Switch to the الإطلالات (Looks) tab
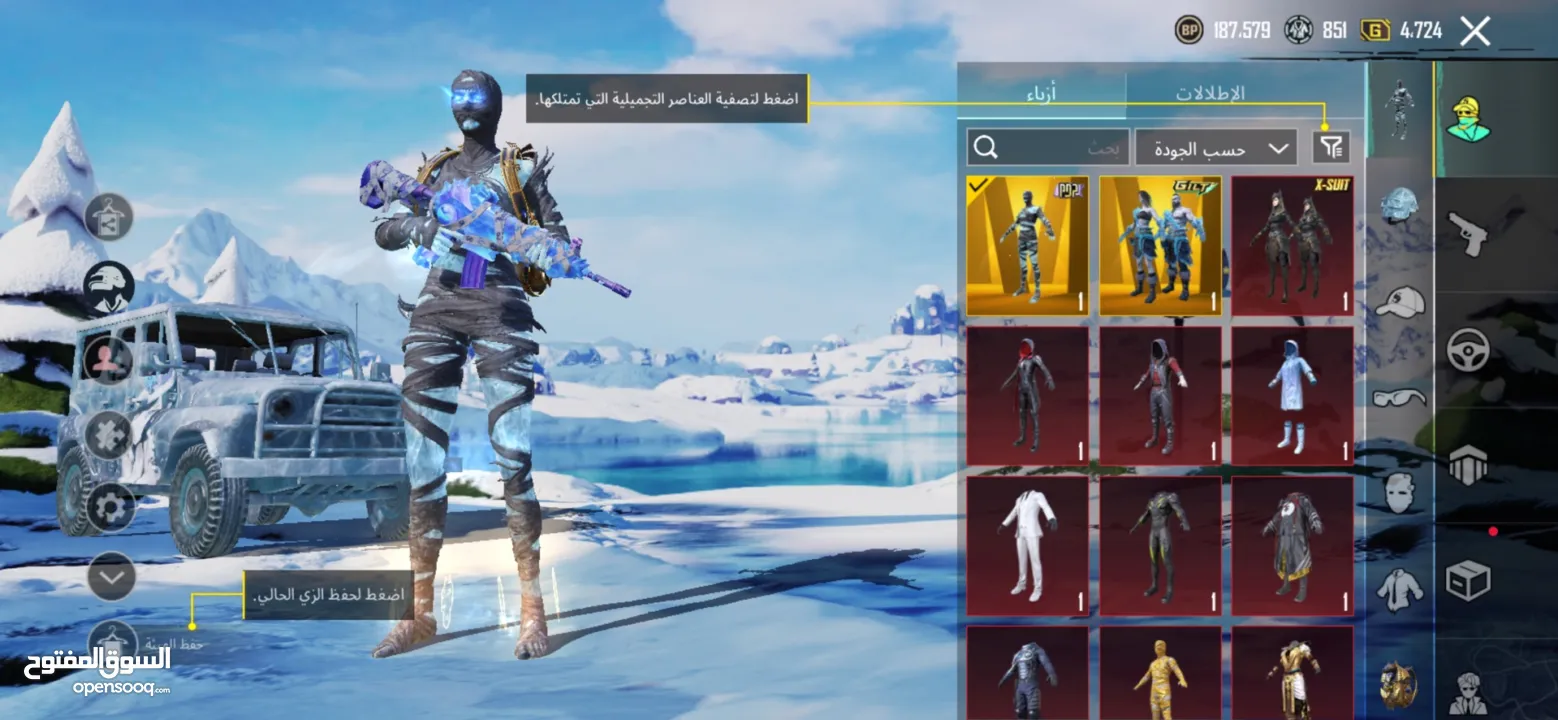The image size is (1558, 720). coord(1209,94)
